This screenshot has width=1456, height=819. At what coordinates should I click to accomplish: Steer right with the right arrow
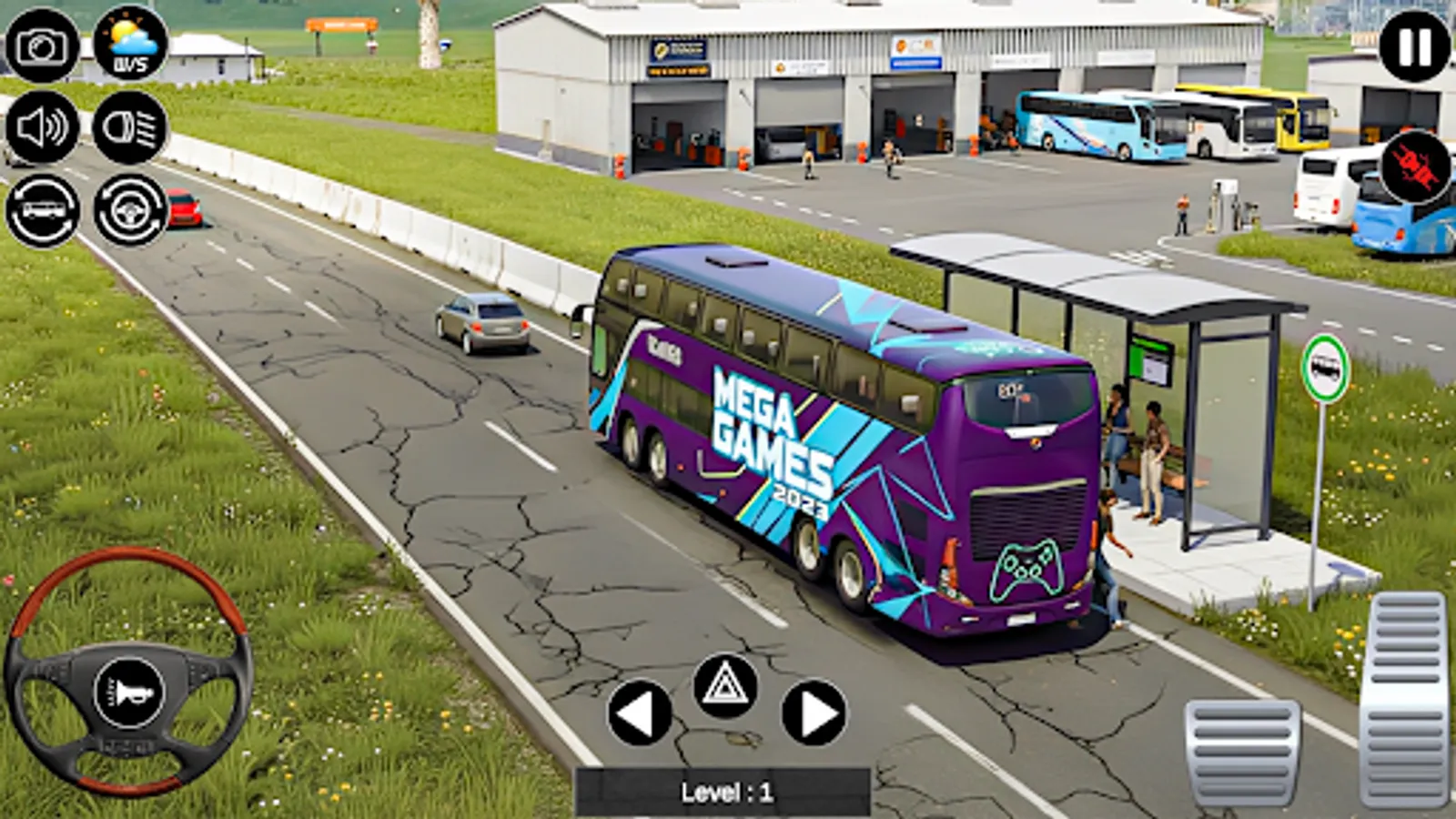[813, 712]
